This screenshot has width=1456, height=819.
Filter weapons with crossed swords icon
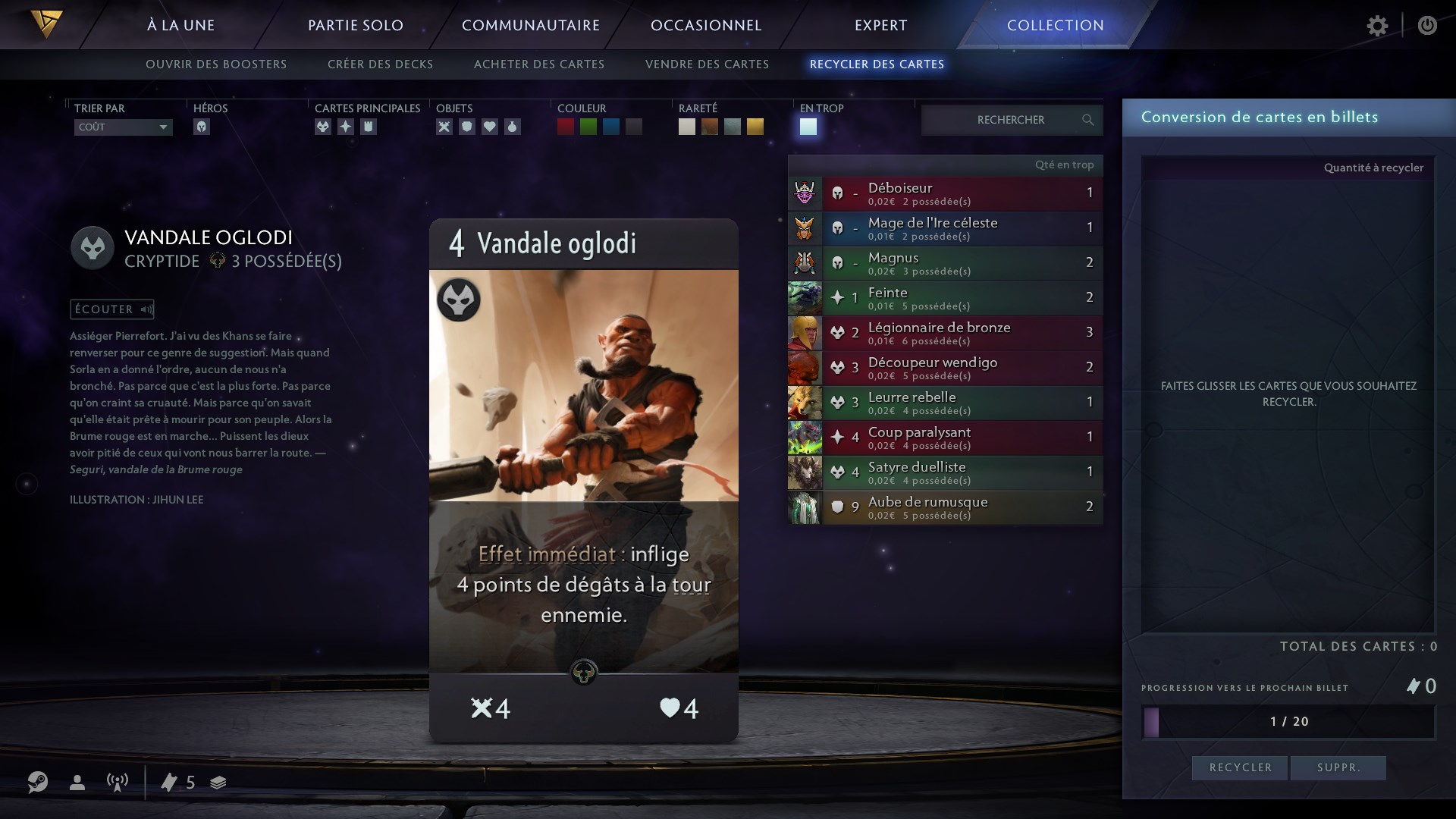pyautogui.click(x=444, y=127)
